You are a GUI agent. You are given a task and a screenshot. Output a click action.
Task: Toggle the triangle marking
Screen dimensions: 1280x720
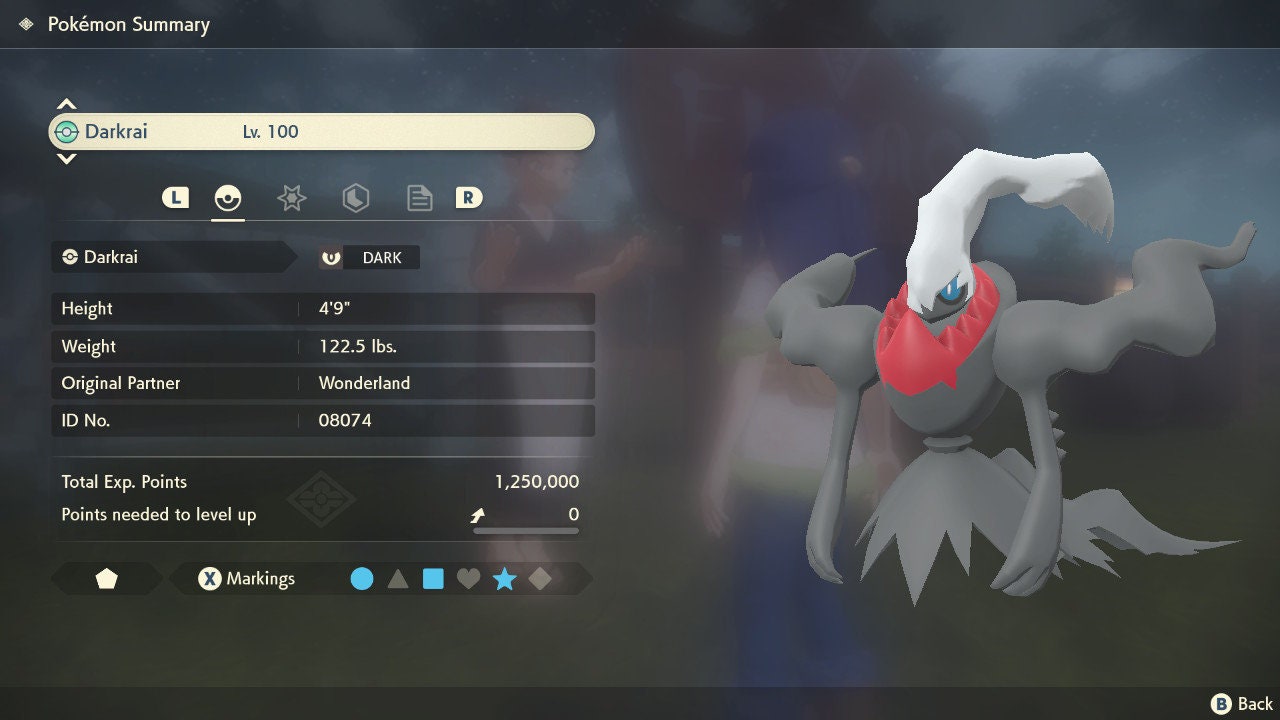coord(398,579)
